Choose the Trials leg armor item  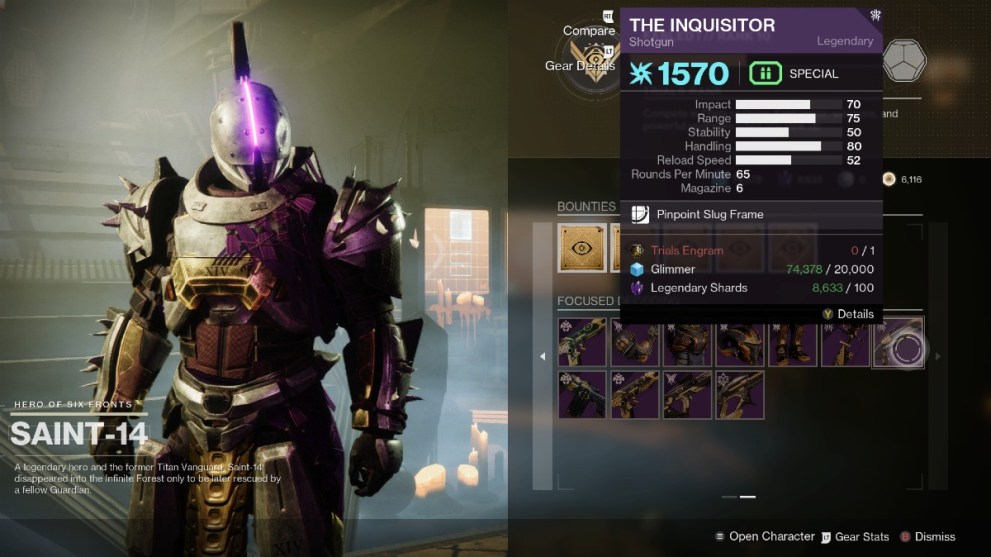point(792,343)
